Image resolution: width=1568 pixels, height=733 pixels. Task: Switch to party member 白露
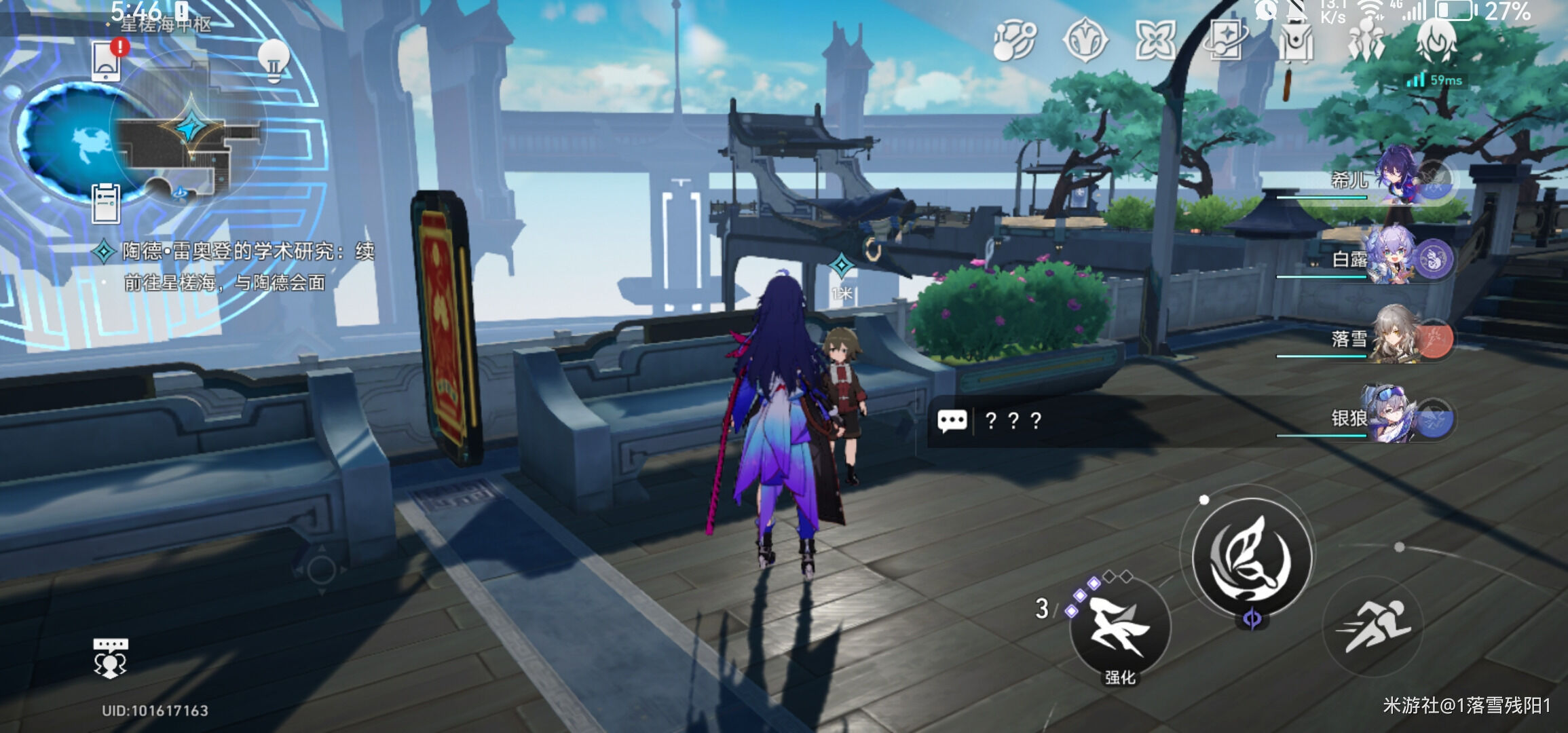tap(1398, 257)
